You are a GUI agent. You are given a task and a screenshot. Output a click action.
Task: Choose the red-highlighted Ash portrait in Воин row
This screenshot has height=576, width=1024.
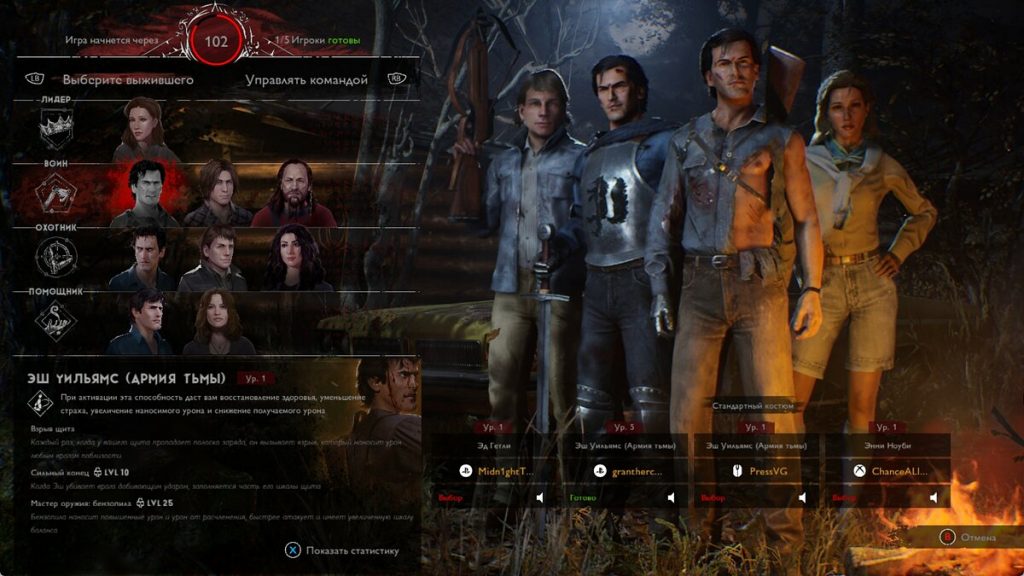[x=144, y=192]
